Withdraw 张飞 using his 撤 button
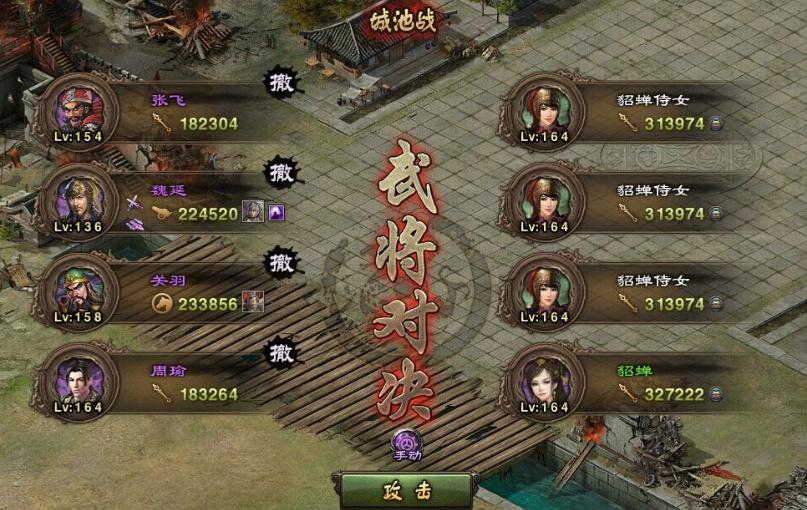 [283, 82]
